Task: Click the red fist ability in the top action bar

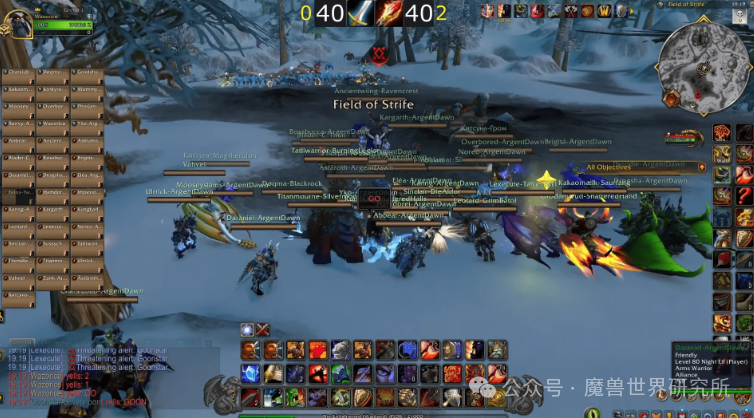Action: (x=318, y=350)
